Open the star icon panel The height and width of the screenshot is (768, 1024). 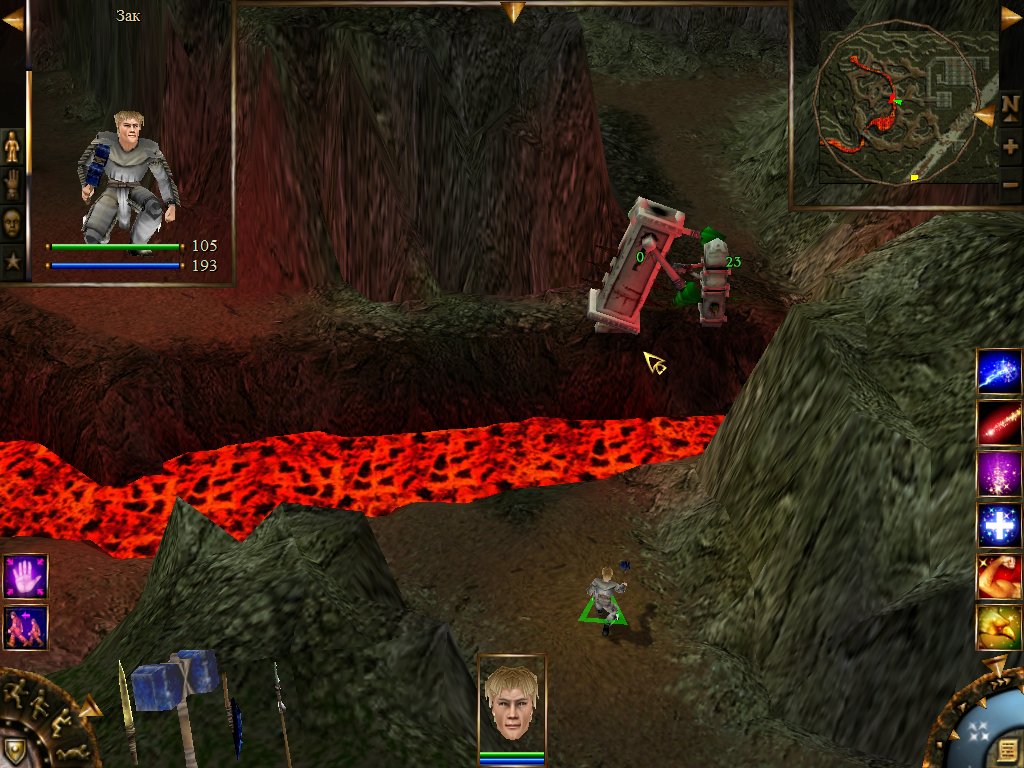tap(12, 262)
